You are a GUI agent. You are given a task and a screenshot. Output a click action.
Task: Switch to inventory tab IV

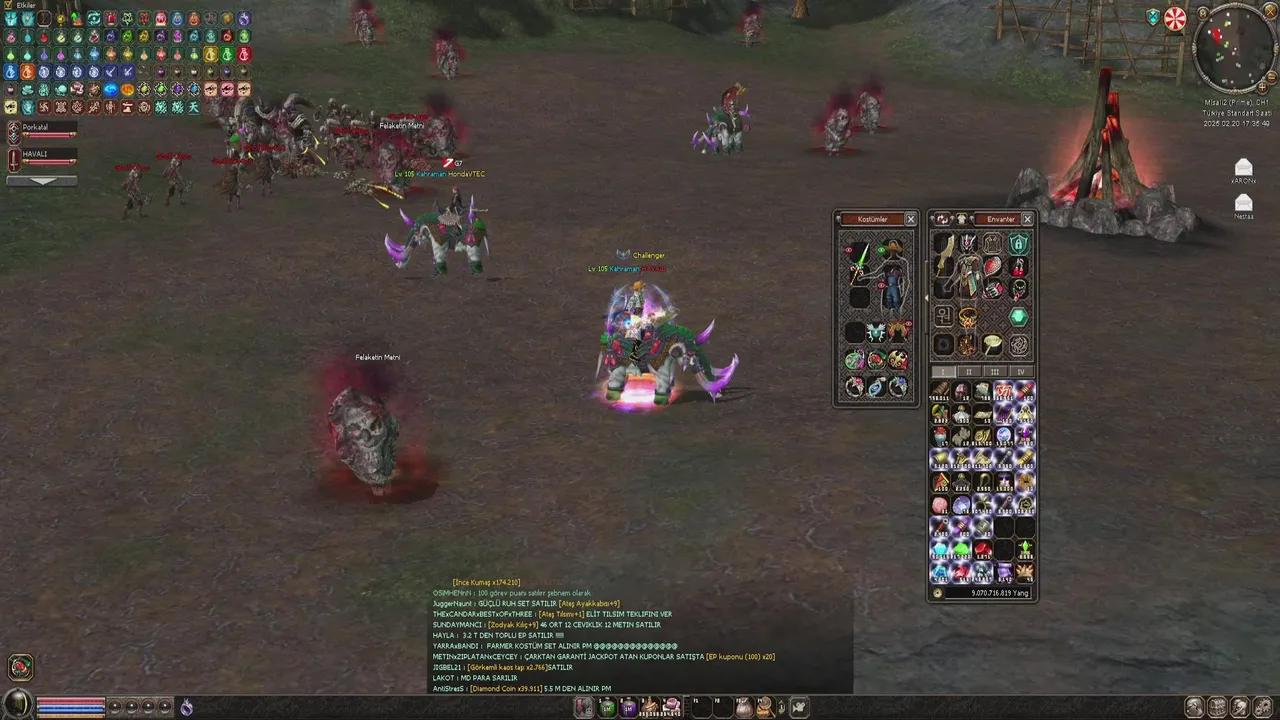click(1020, 372)
